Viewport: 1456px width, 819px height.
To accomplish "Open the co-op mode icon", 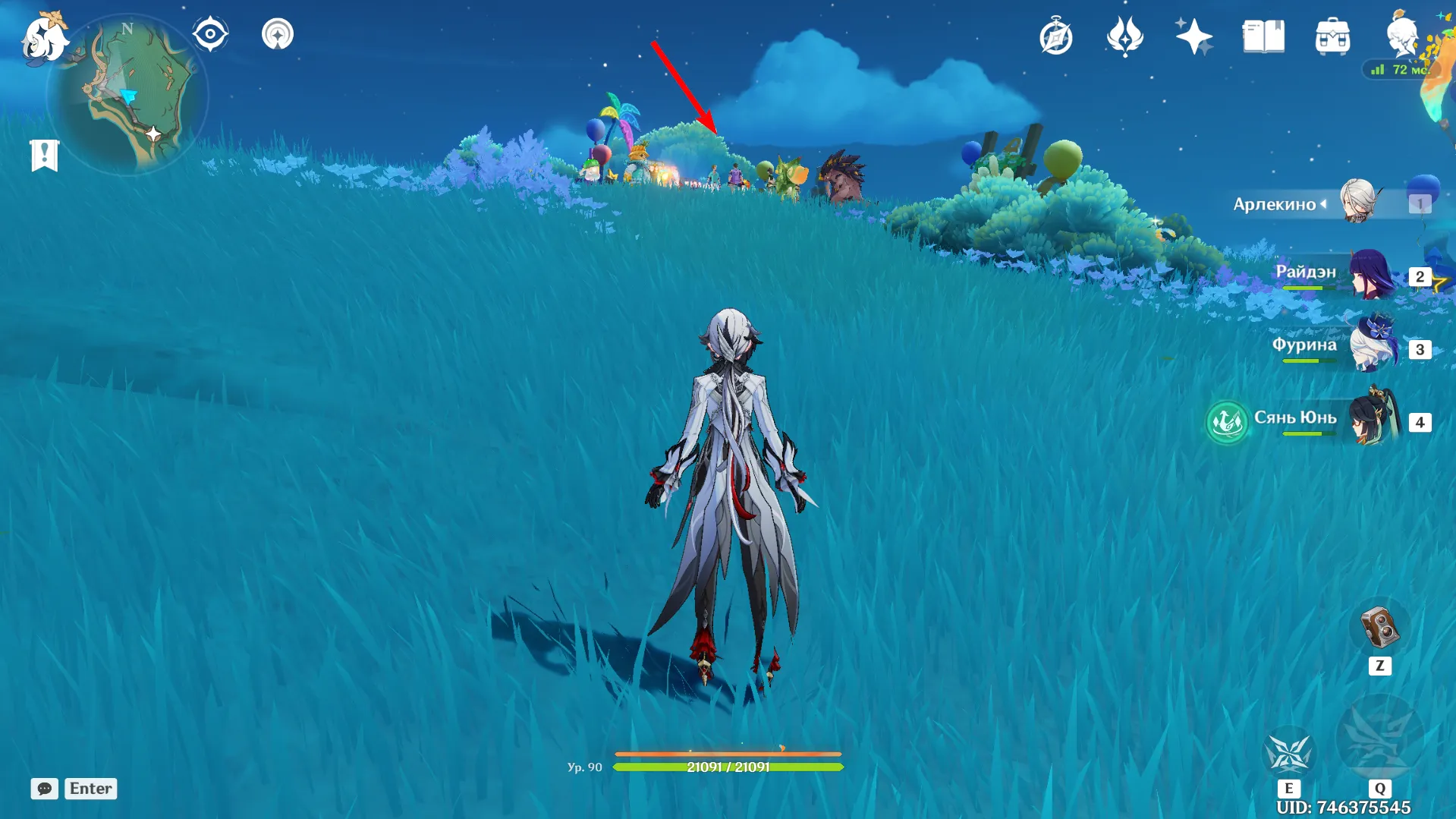I will pos(278,34).
